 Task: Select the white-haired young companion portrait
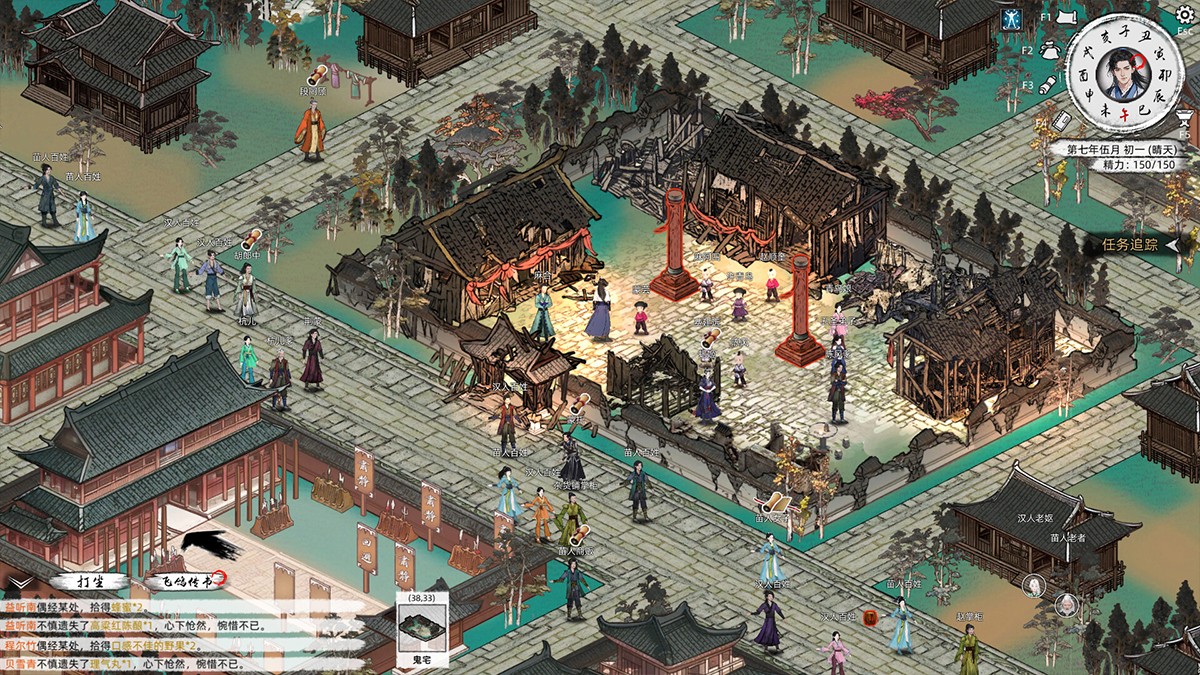[x=1032, y=586]
